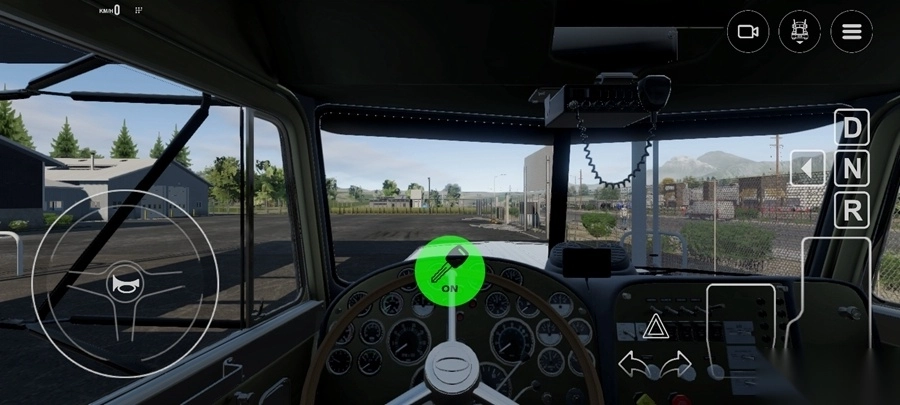This screenshot has height=405, width=900.
Task: Switch the camera view
Action: [x=747, y=32]
